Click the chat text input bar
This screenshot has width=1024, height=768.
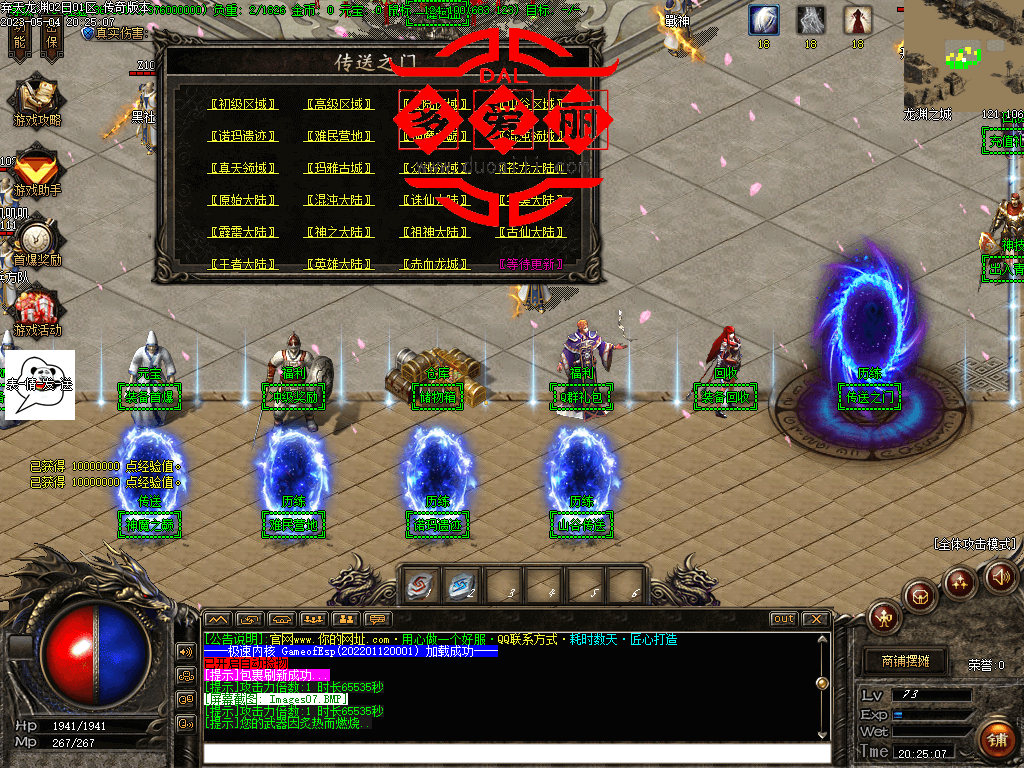(x=515, y=753)
